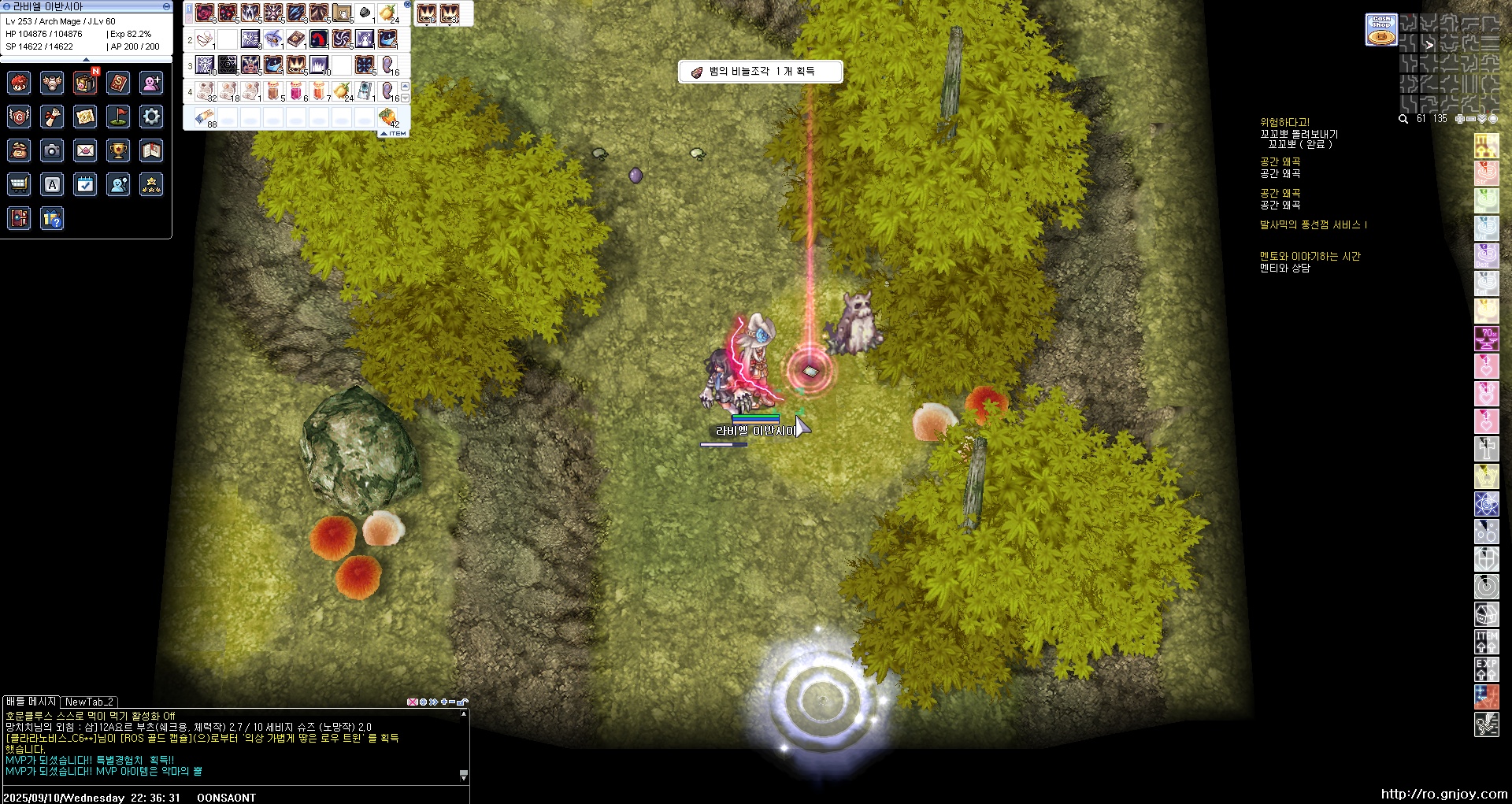Image resolution: width=1512 pixels, height=804 pixels.
Task: Open the guild shield icon
Action: (19, 117)
